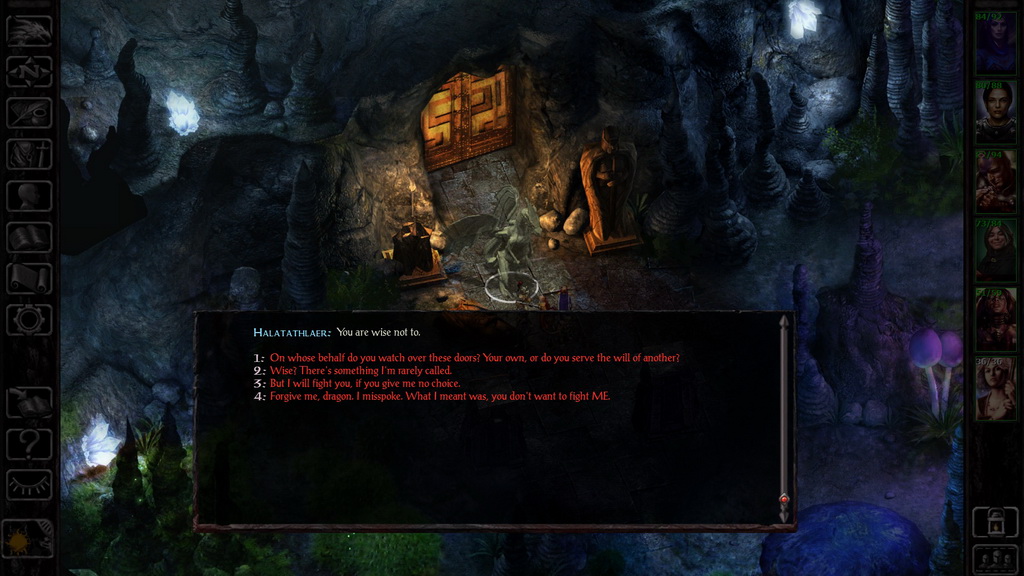Open the options gear icon
This screenshot has width=1024, height=576.
coord(29,320)
